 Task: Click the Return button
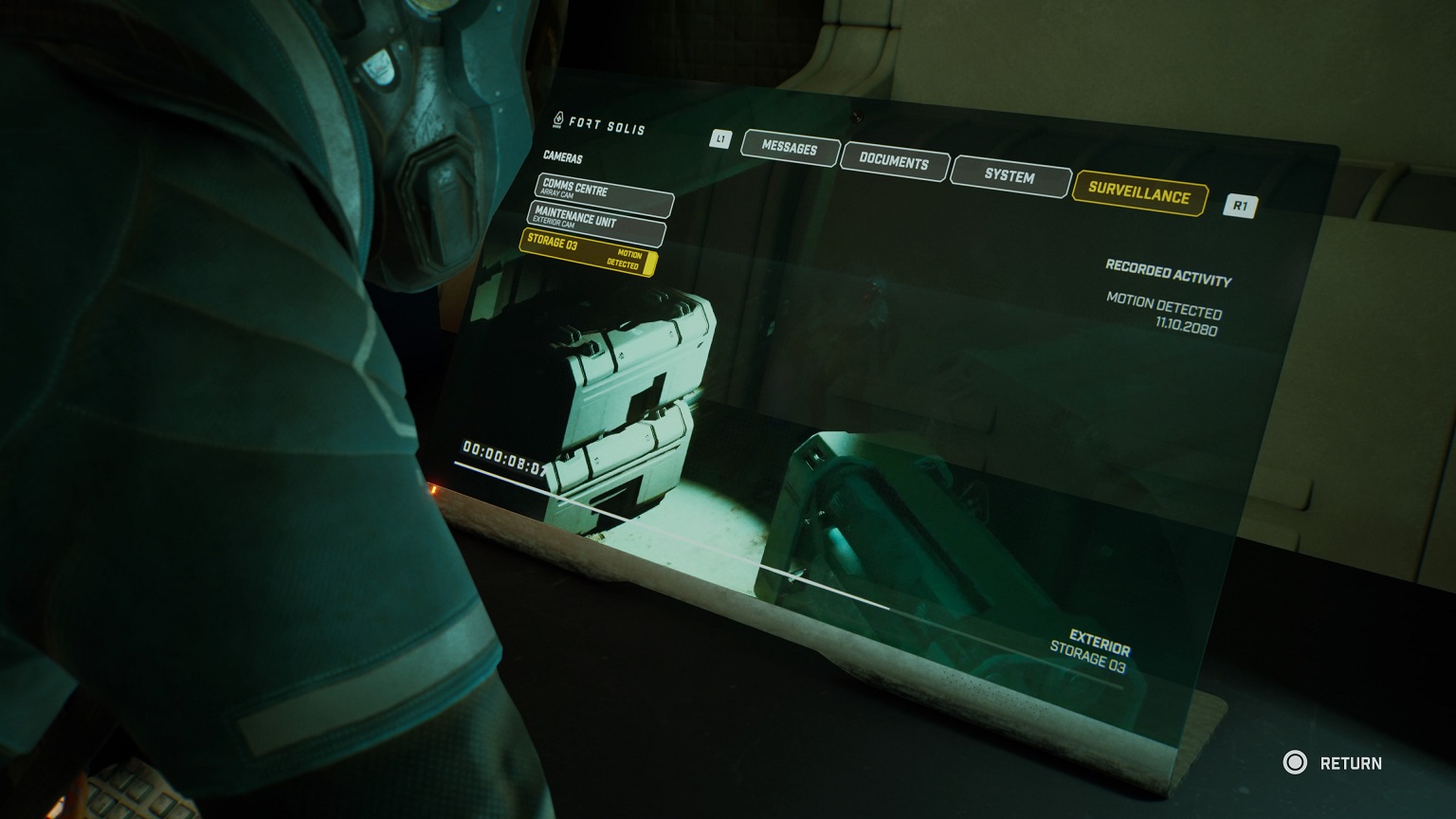[1332, 763]
